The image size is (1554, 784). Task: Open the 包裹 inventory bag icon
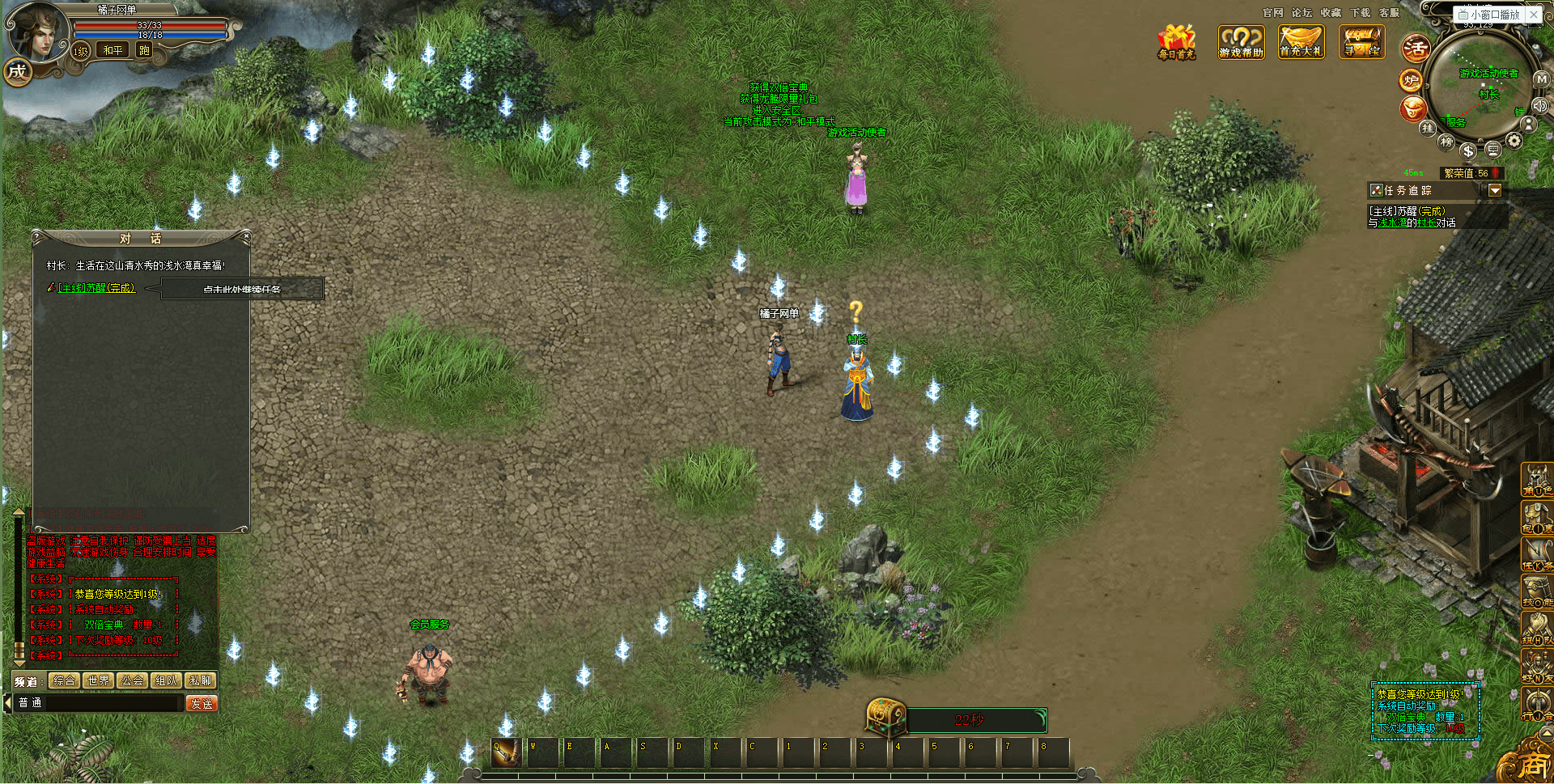coord(1536,517)
